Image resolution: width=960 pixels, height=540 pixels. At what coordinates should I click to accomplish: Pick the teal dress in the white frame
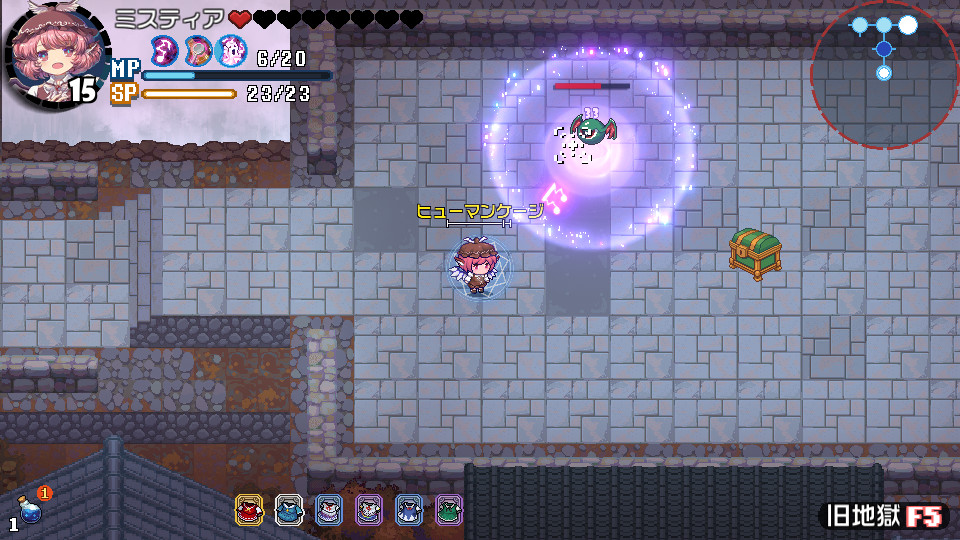coord(289,510)
